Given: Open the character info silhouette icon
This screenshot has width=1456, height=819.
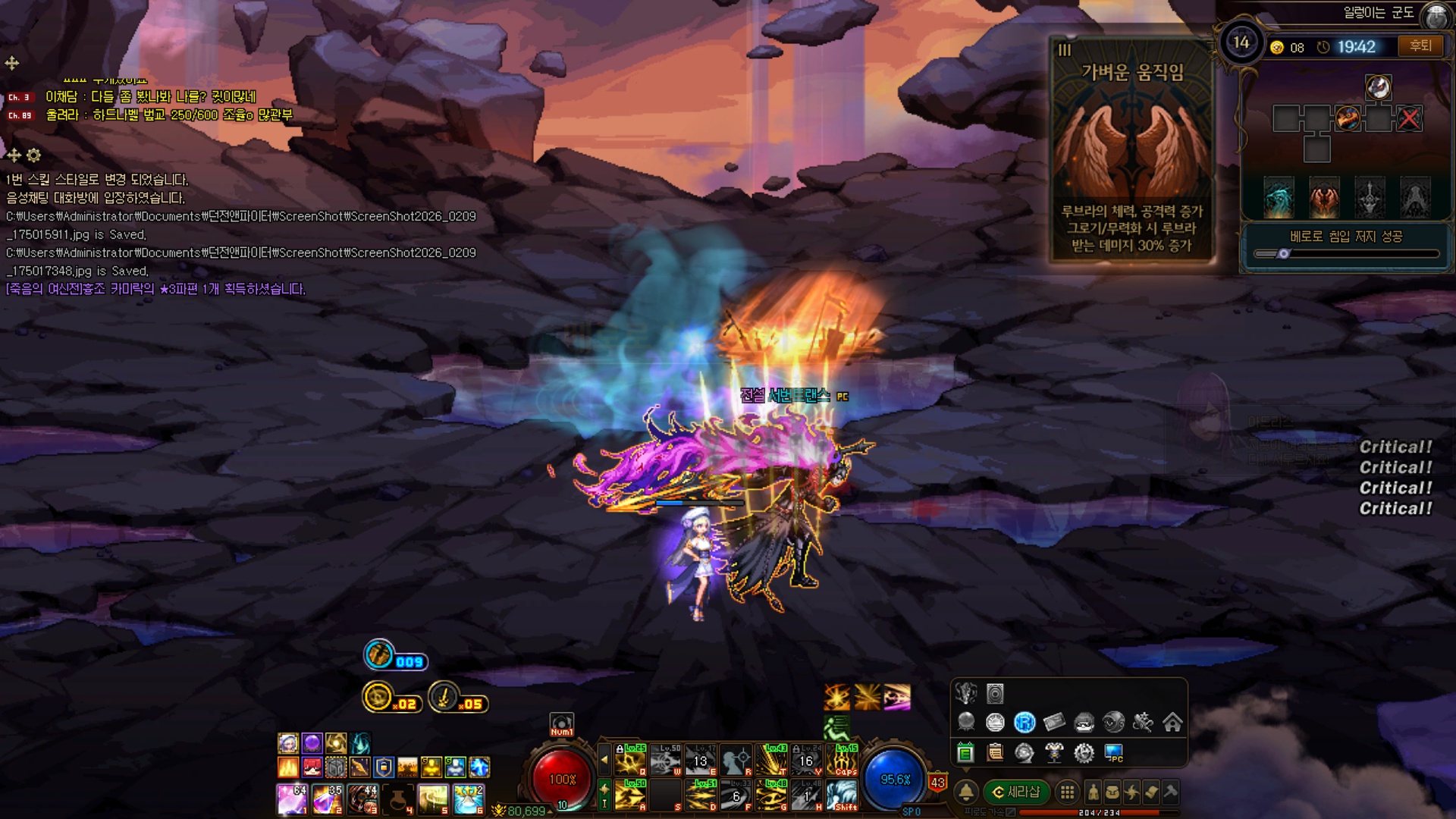Looking at the screenshot, I should coord(1093,792).
